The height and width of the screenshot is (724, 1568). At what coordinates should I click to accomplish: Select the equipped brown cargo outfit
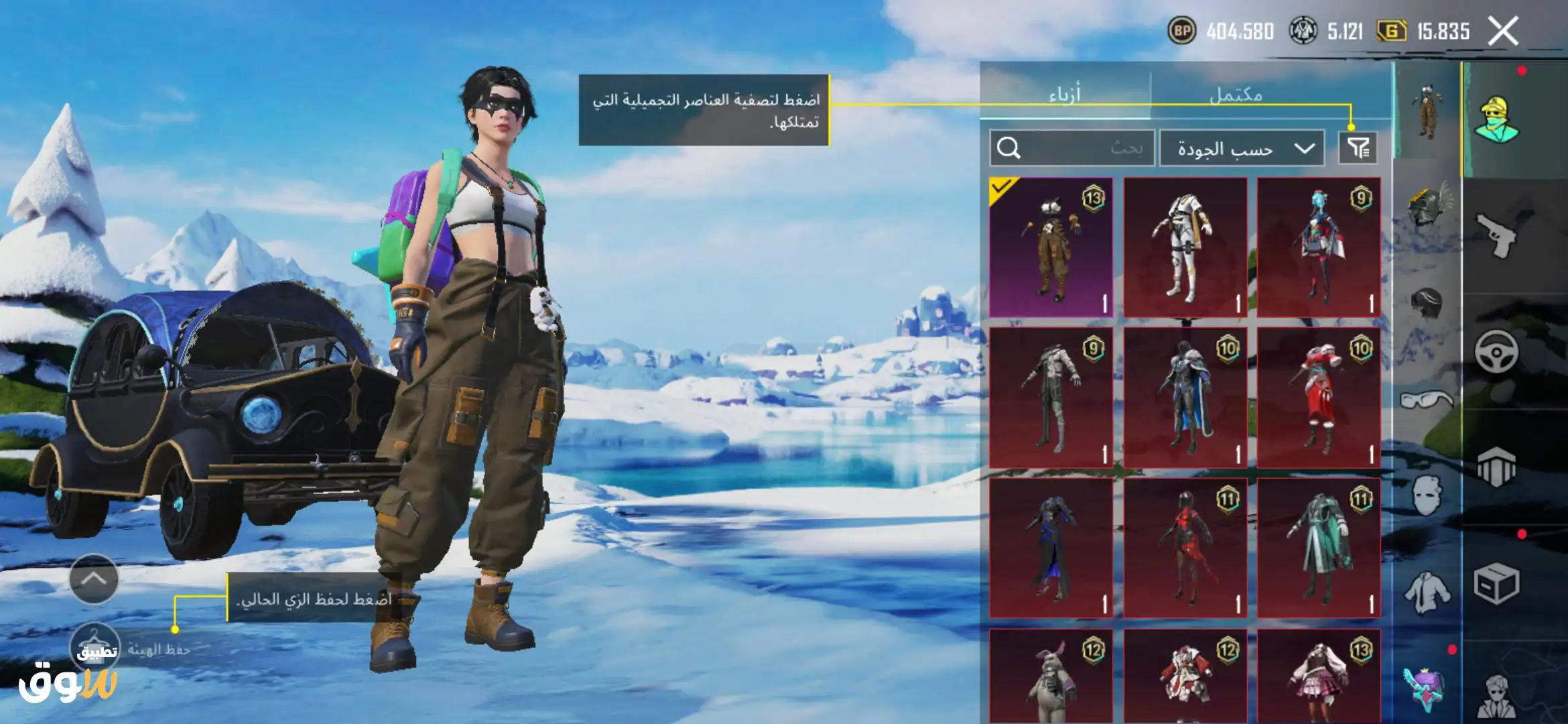point(1051,247)
